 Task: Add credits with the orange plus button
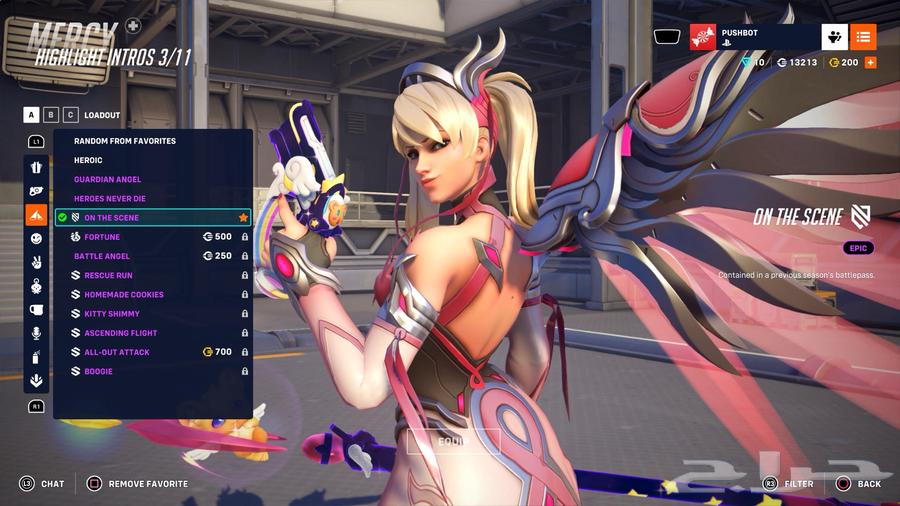(x=870, y=62)
